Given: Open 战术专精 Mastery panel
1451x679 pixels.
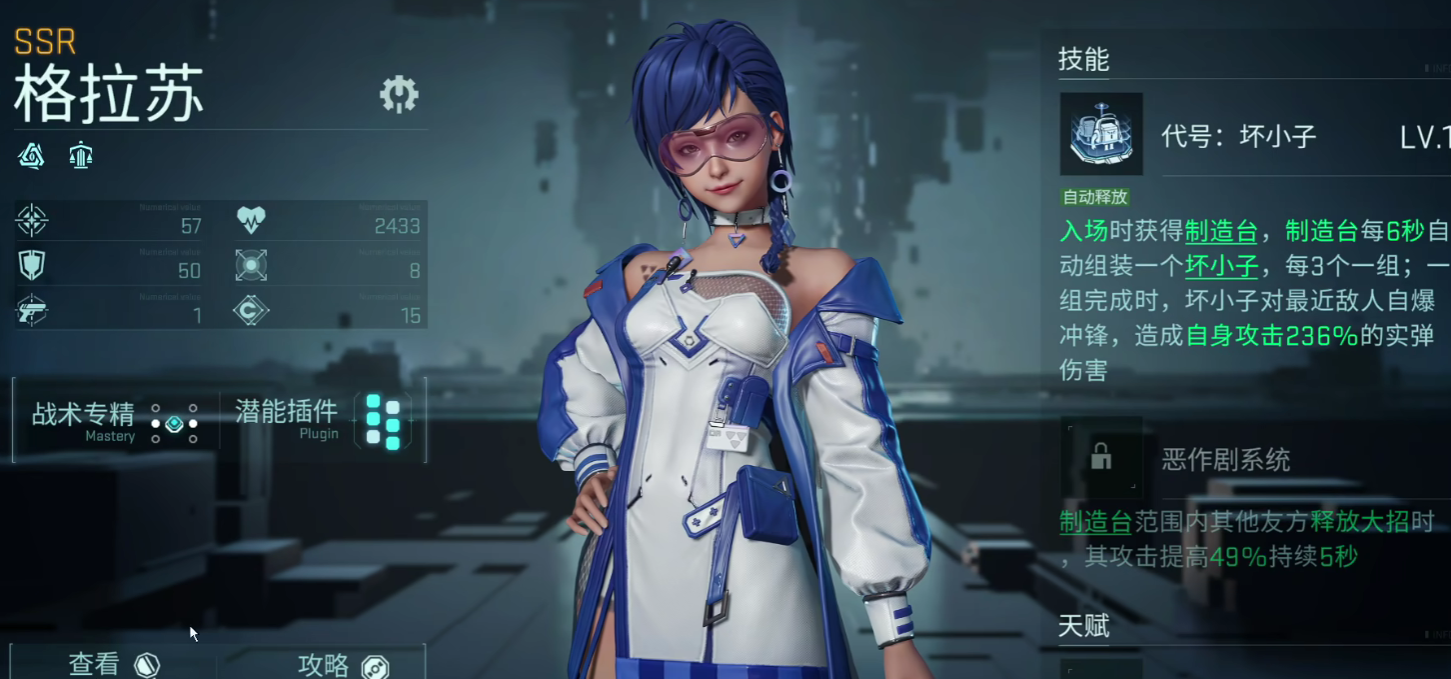Looking at the screenshot, I should point(114,421).
